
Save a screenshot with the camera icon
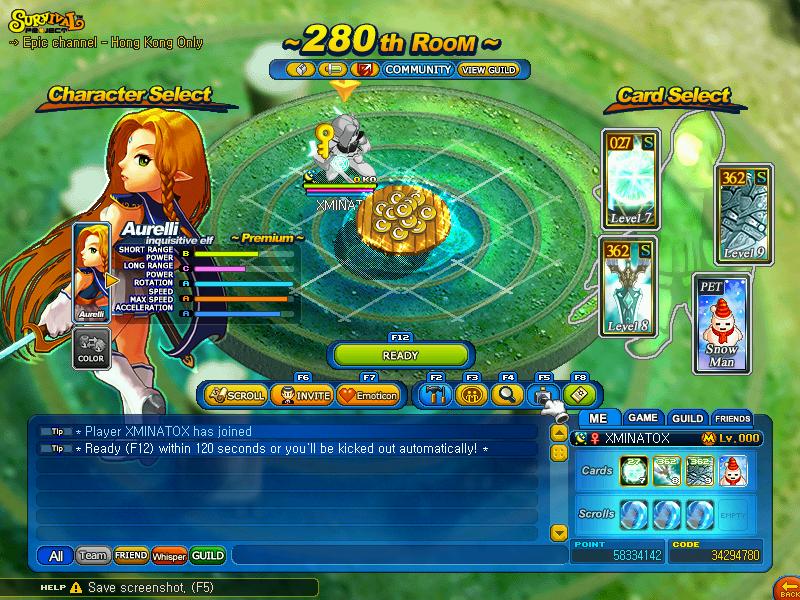click(542, 395)
